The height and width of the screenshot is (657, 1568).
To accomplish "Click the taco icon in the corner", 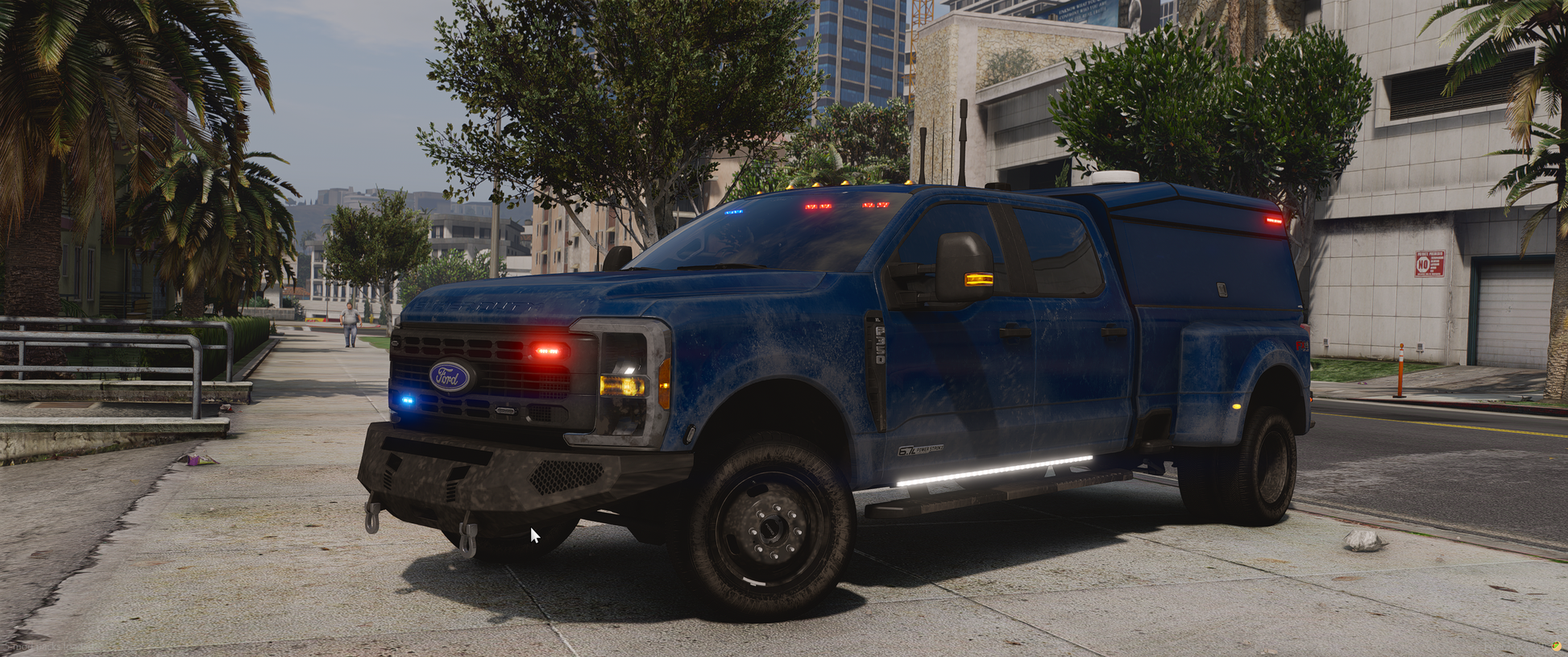I will pos(1557,647).
